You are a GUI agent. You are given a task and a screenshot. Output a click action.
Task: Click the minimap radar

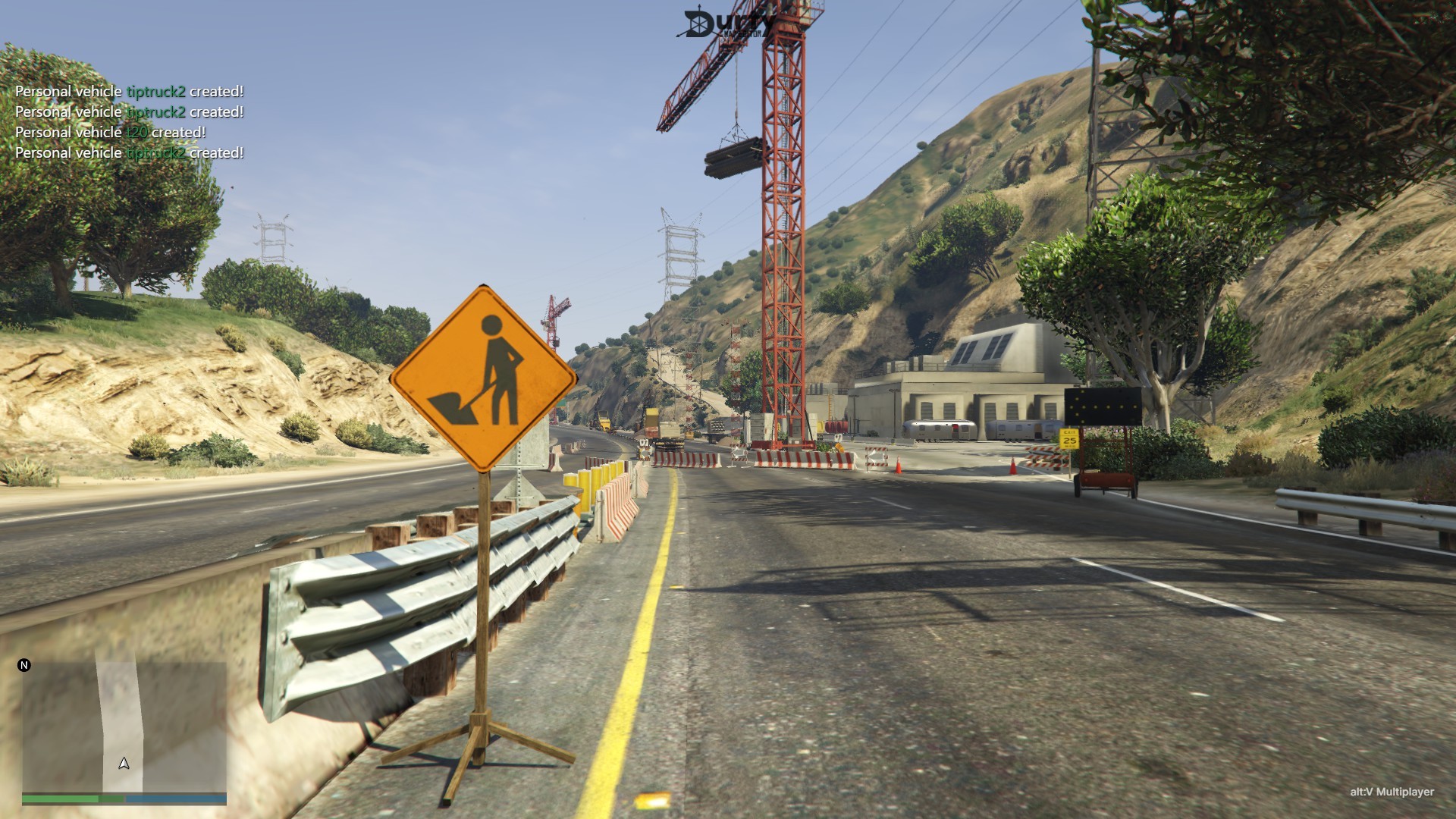tap(124, 726)
